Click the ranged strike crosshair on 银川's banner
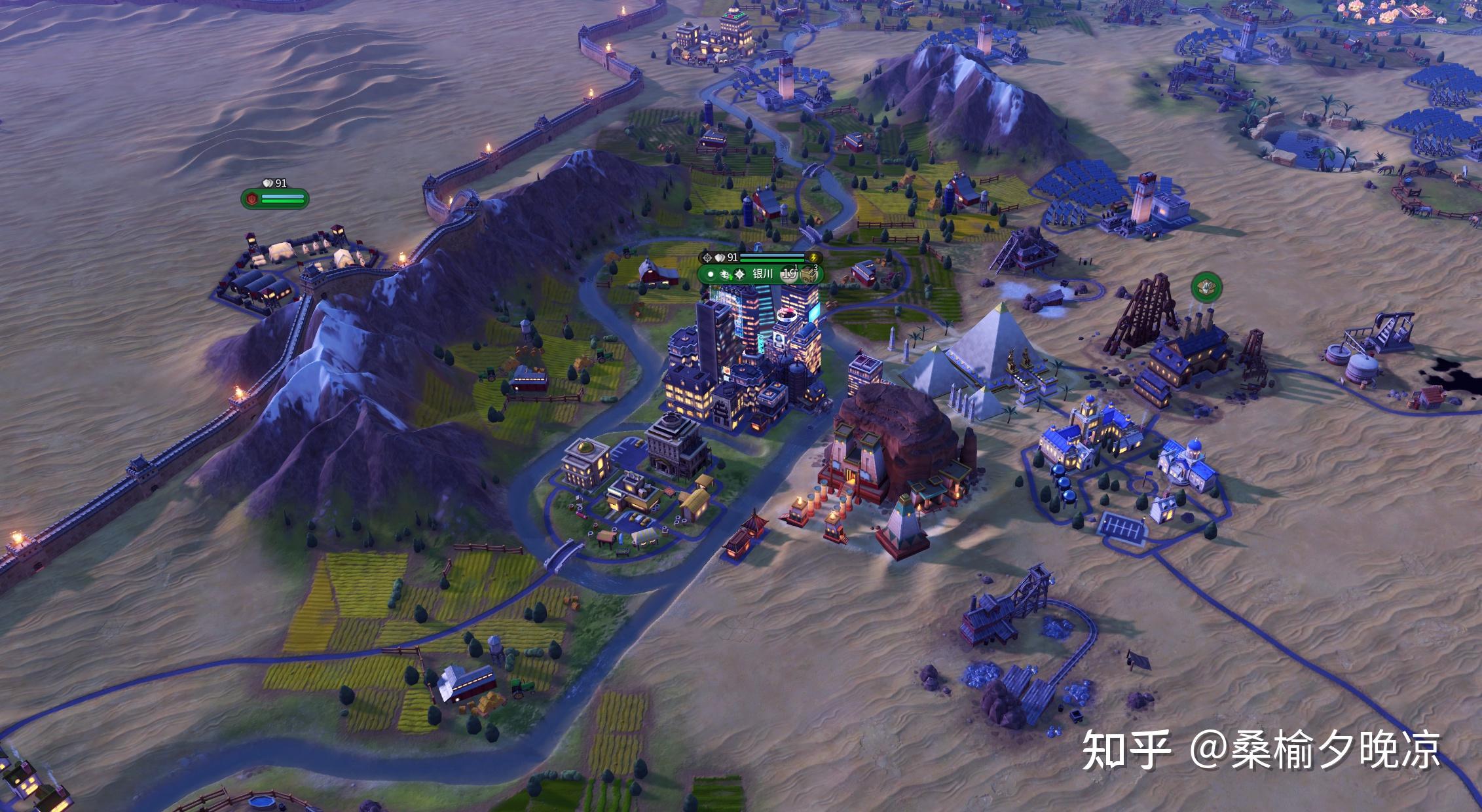Image resolution: width=1482 pixels, height=812 pixels. coord(706,258)
